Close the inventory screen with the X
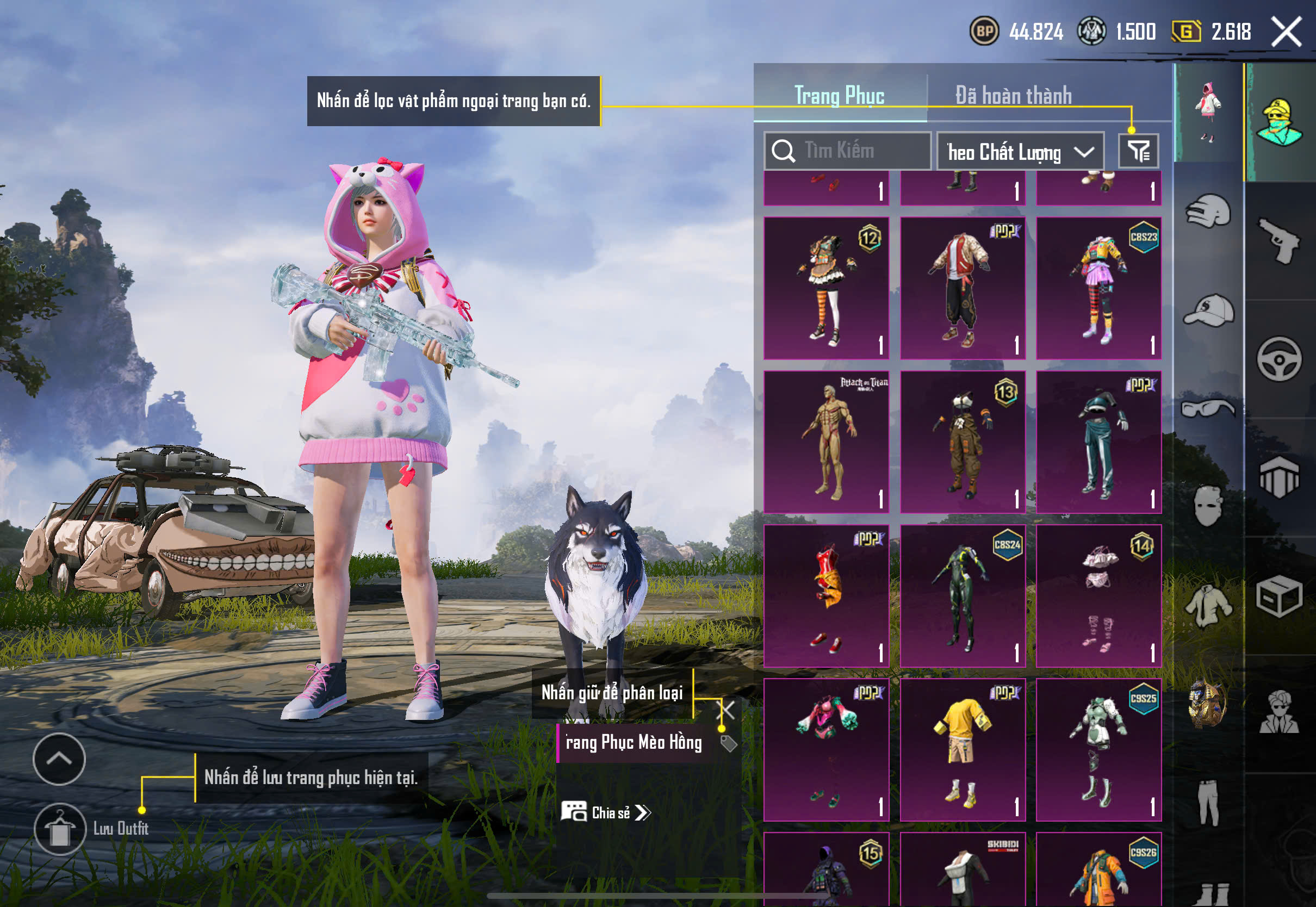Image resolution: width=1316 pixels, height=907 pixels. pyautogui.click(x=1287, y=32)
